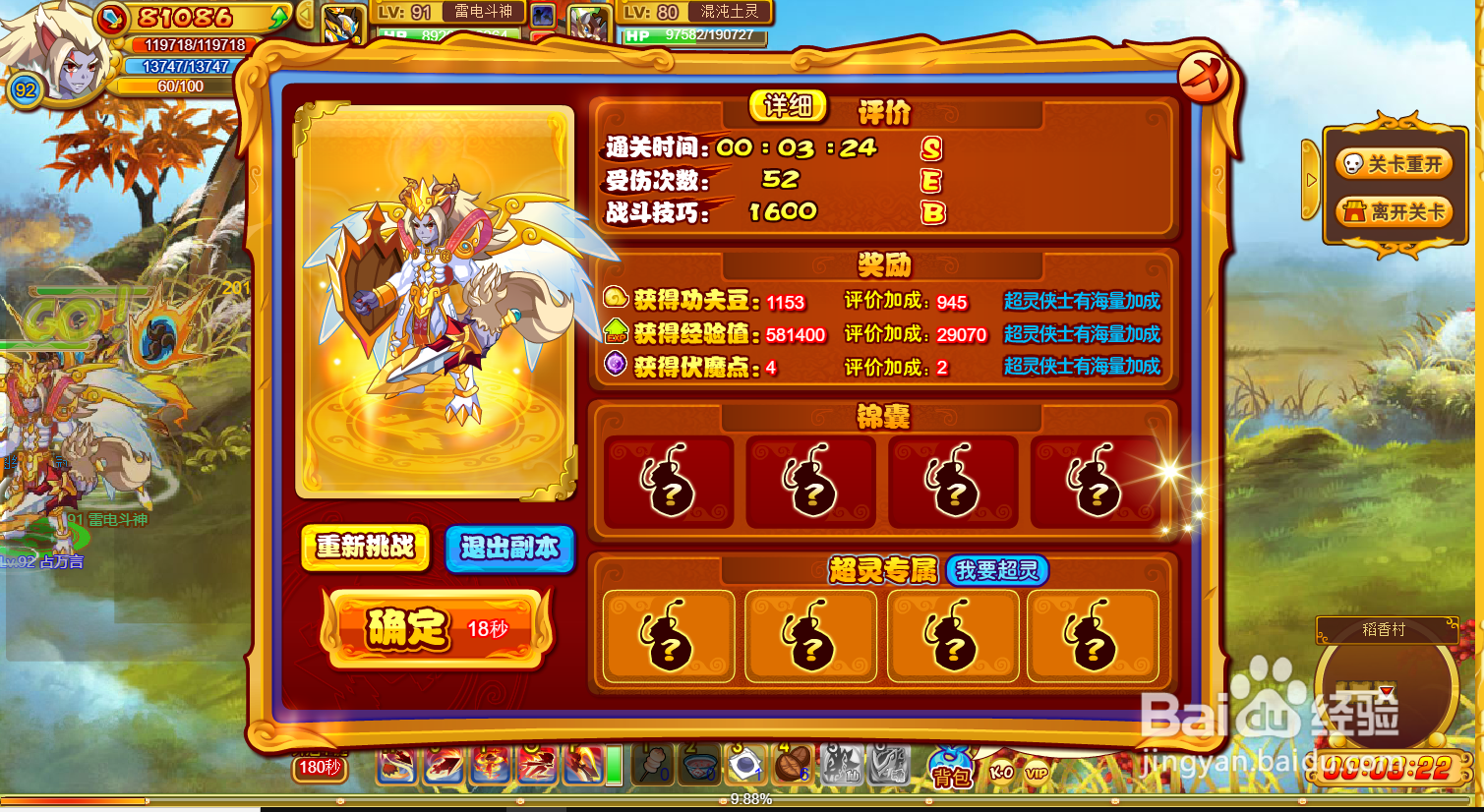Click 重新挑战 to retry the stage
The height and width of the screenshot is (812, 1484).
click(365, 551)
